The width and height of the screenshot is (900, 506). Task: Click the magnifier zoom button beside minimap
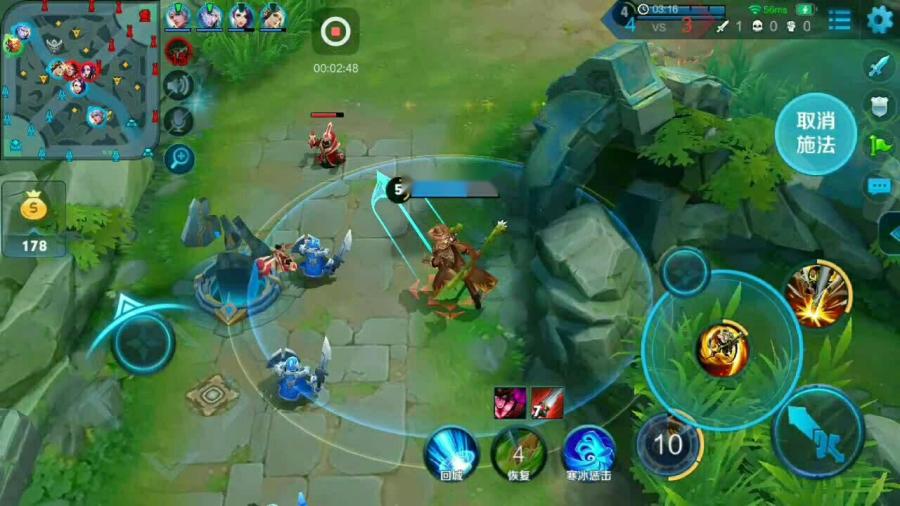point(179,157)
